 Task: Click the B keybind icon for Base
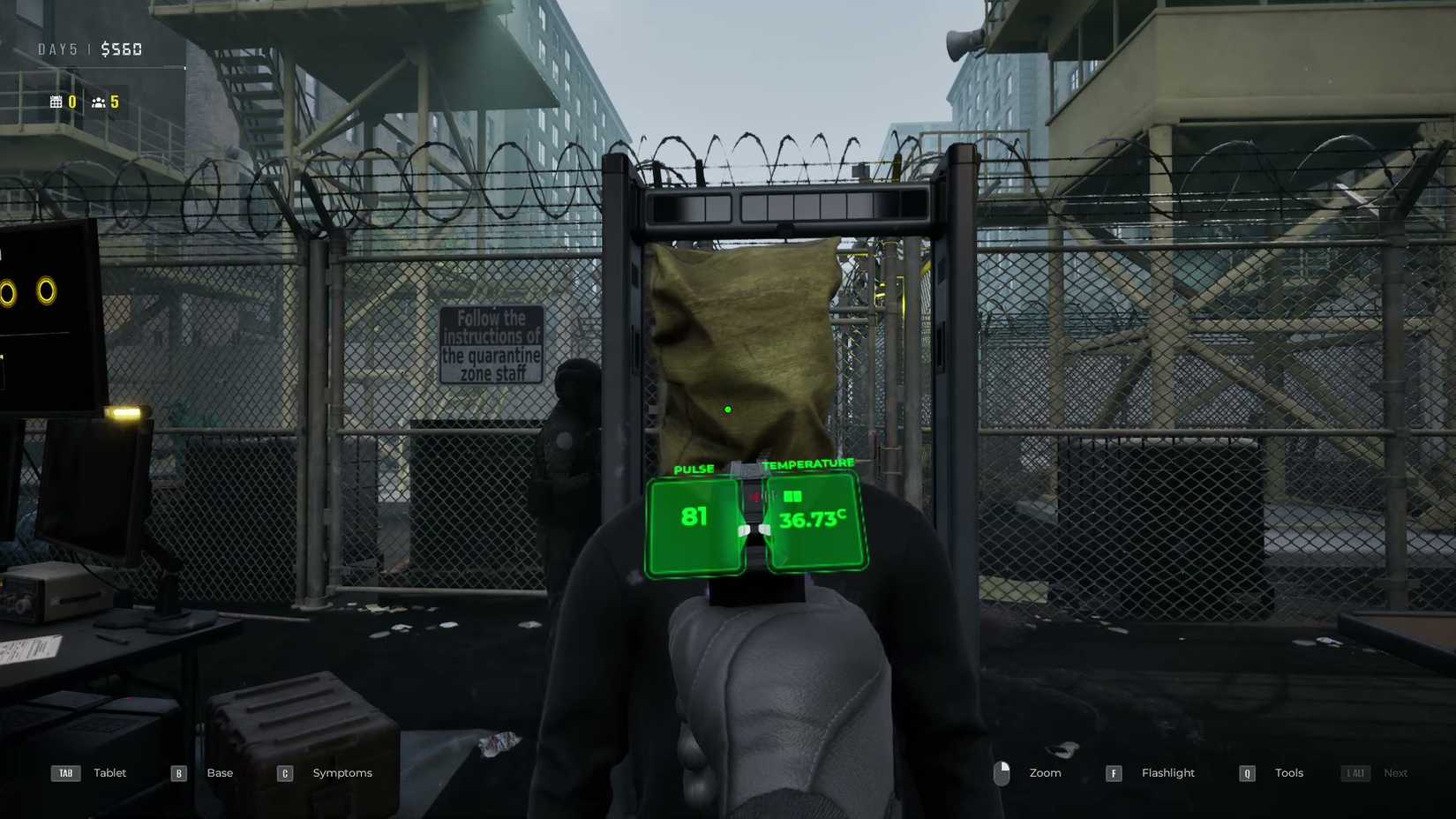click(x=178, y=772)
